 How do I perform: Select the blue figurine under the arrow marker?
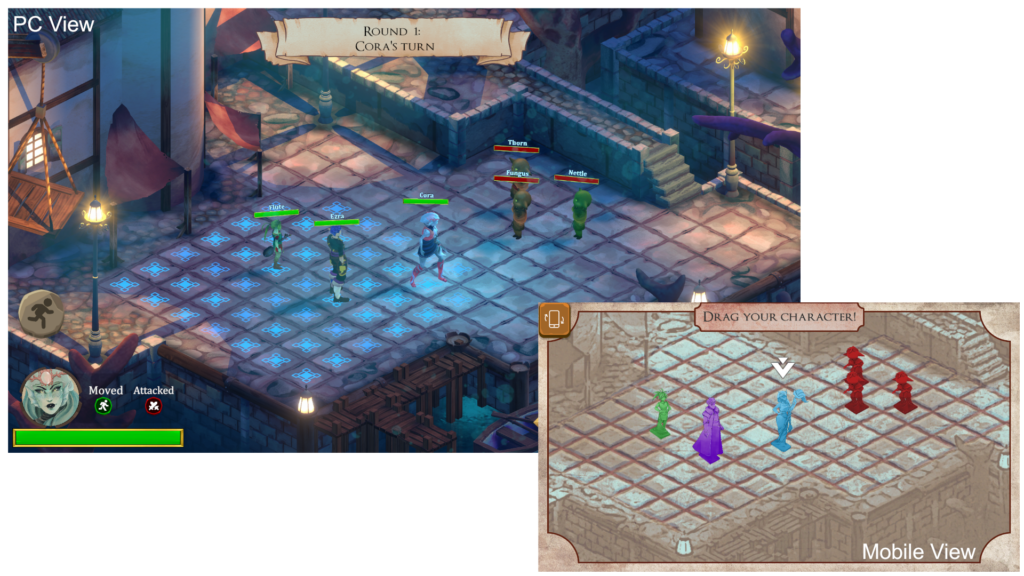pos(784,419)
